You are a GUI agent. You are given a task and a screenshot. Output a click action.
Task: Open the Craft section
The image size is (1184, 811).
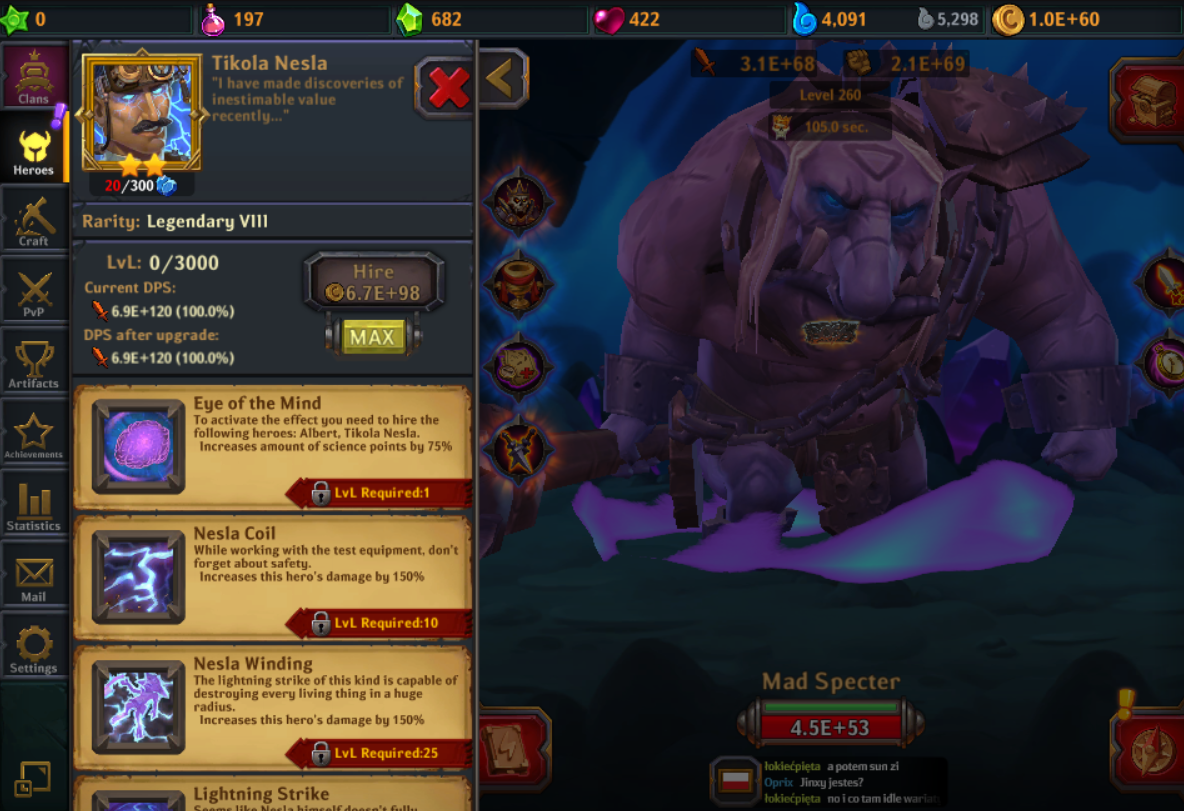34,221
